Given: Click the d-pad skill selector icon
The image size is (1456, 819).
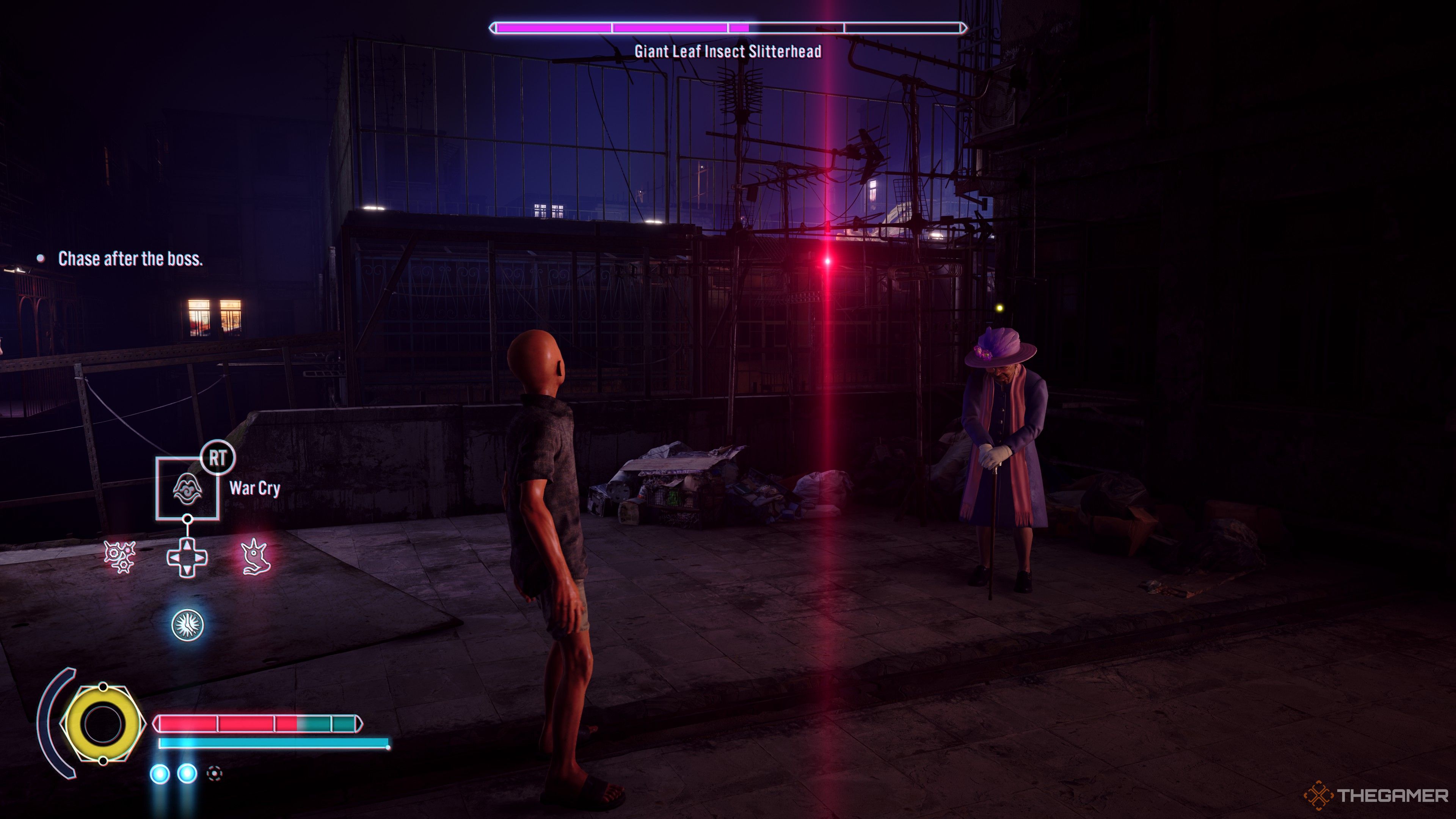Looking at the screenshot, I should click(x=187, y=558).
